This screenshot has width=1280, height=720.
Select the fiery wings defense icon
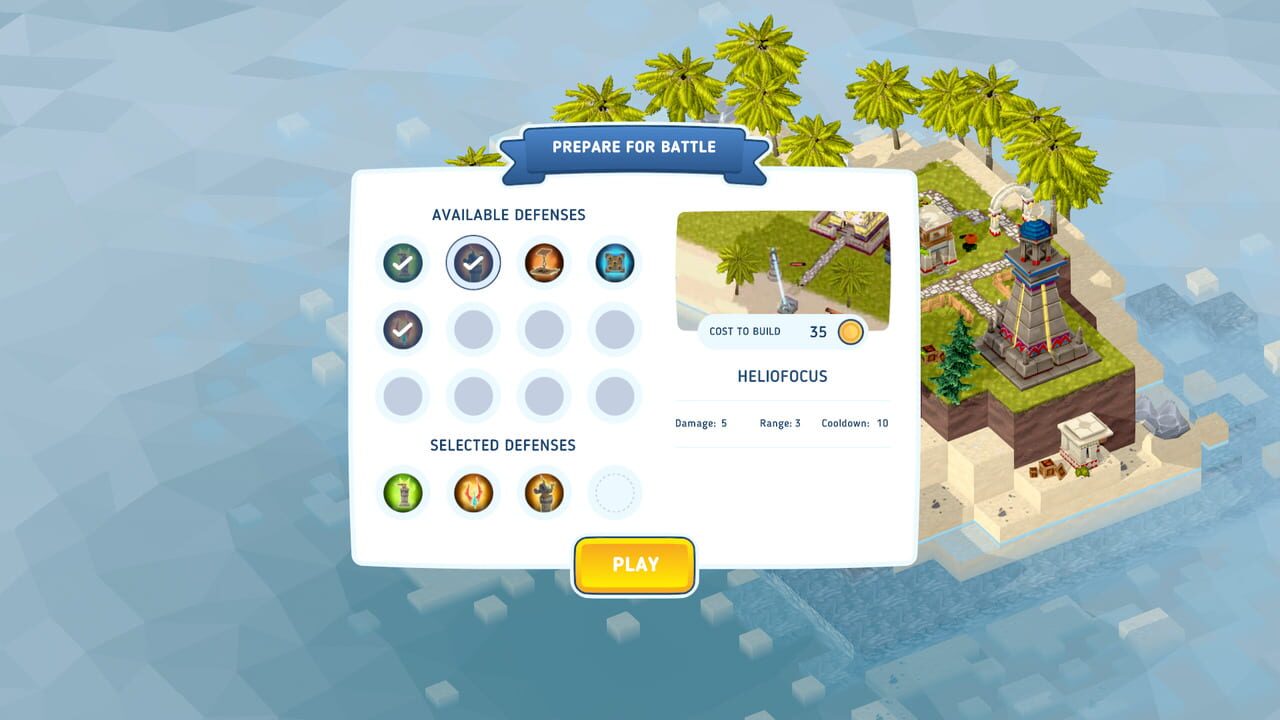tap(472, 492)
